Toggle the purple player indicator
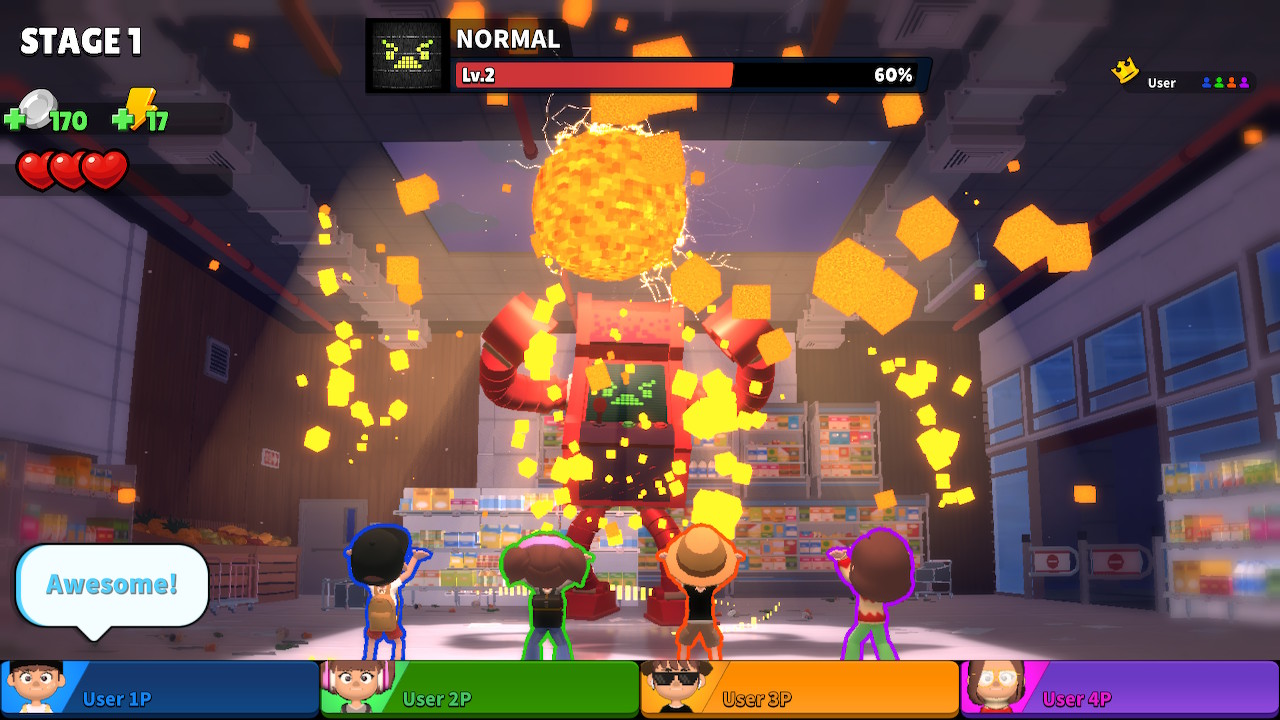The width and height of the screenshot is (1280, 720). pyautogui.click(x=1243, y=82)
